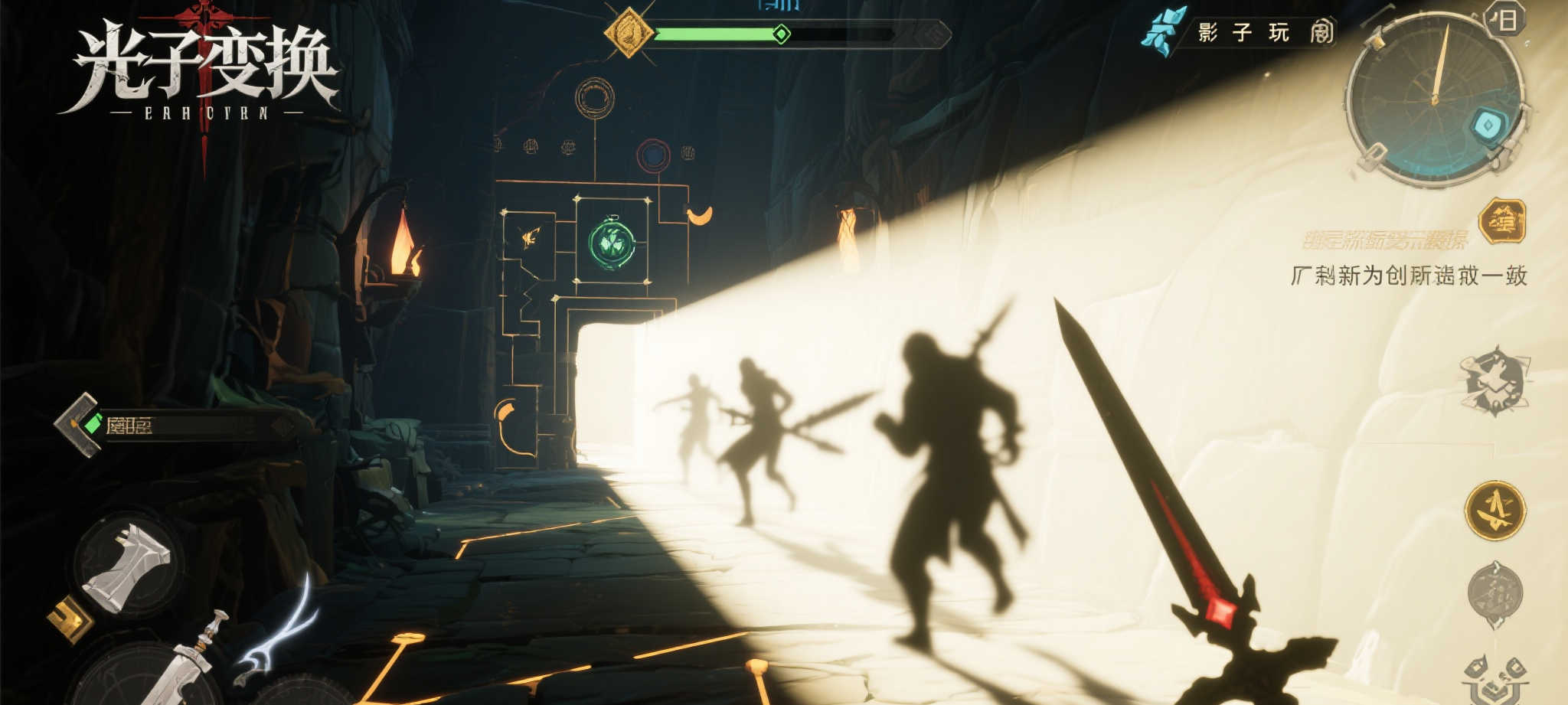The height and width of the screenshot is (705, 1568).
Task: Tap the small gold square rune button
Action: [x=70, y=617]
